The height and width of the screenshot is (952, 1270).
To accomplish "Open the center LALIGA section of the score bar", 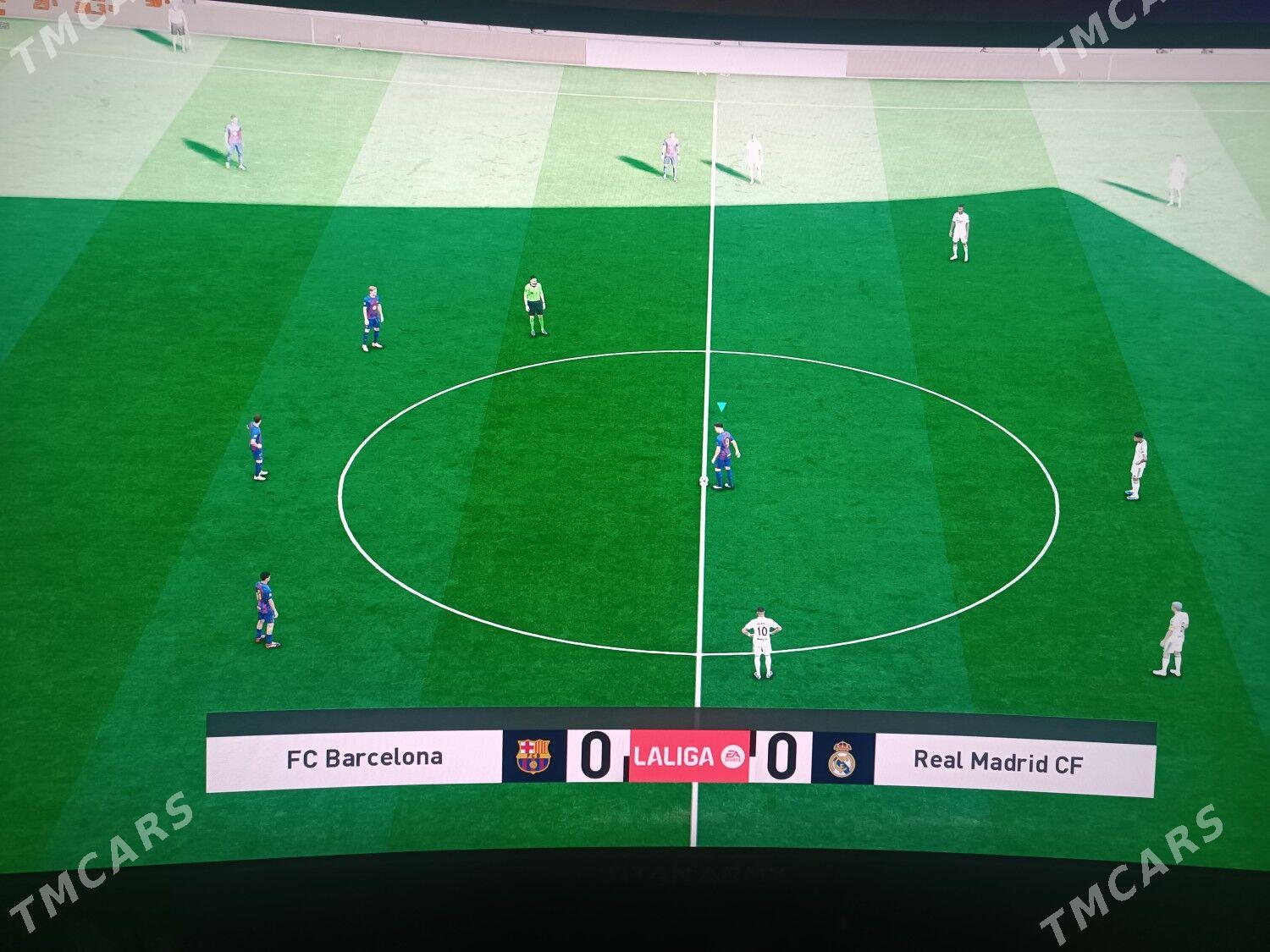I will [x=687, y=757].
